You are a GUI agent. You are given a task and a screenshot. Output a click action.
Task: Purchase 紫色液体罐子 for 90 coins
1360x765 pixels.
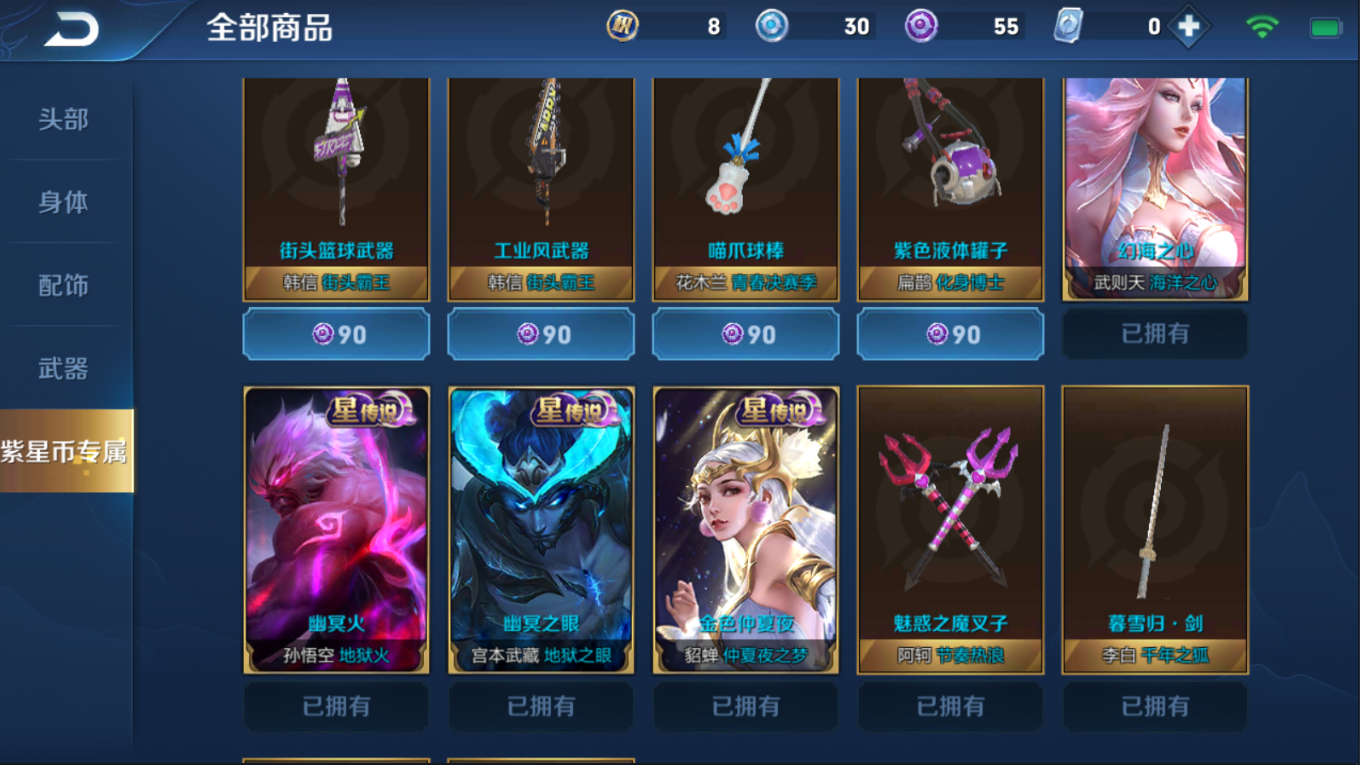(x=949, y=334)
